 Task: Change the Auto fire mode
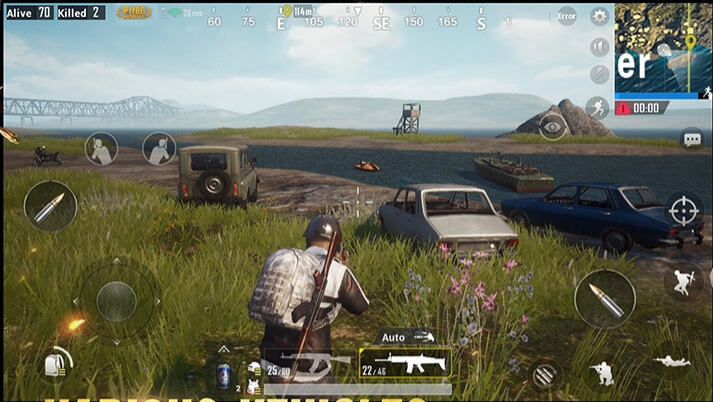coord(405,337)
